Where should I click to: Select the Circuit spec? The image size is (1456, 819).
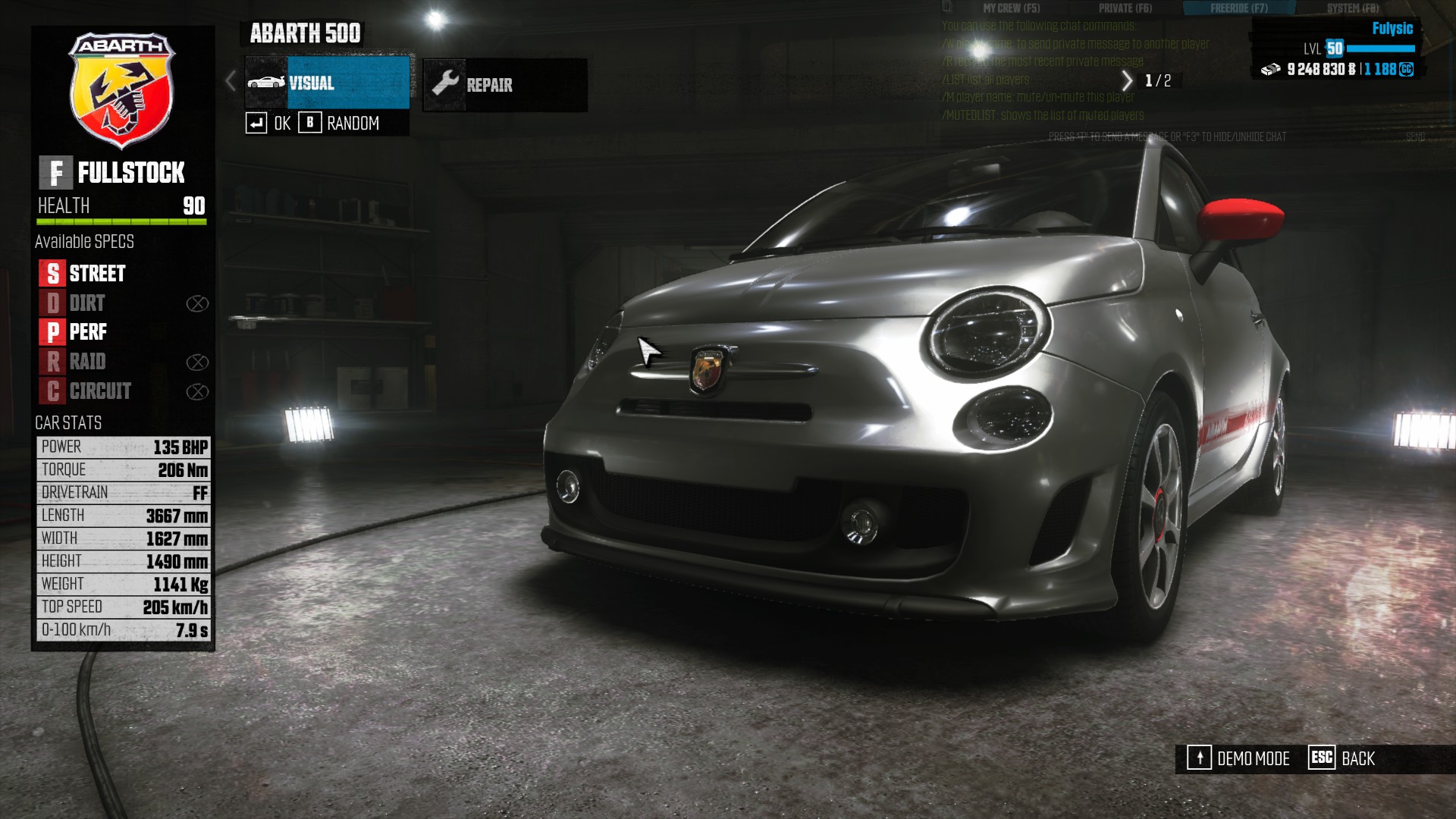pyautogui.click(x=86, y=391)
